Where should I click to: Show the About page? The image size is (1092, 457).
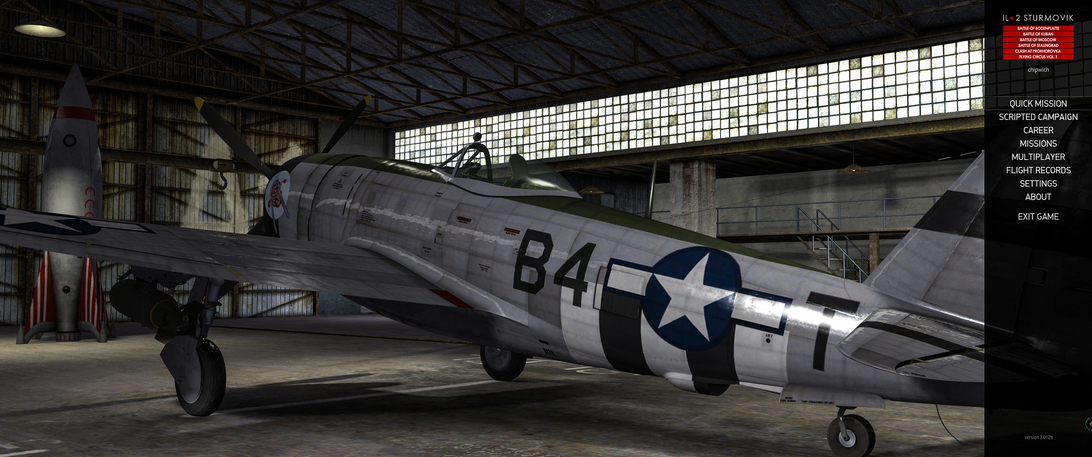[1038, 197]
